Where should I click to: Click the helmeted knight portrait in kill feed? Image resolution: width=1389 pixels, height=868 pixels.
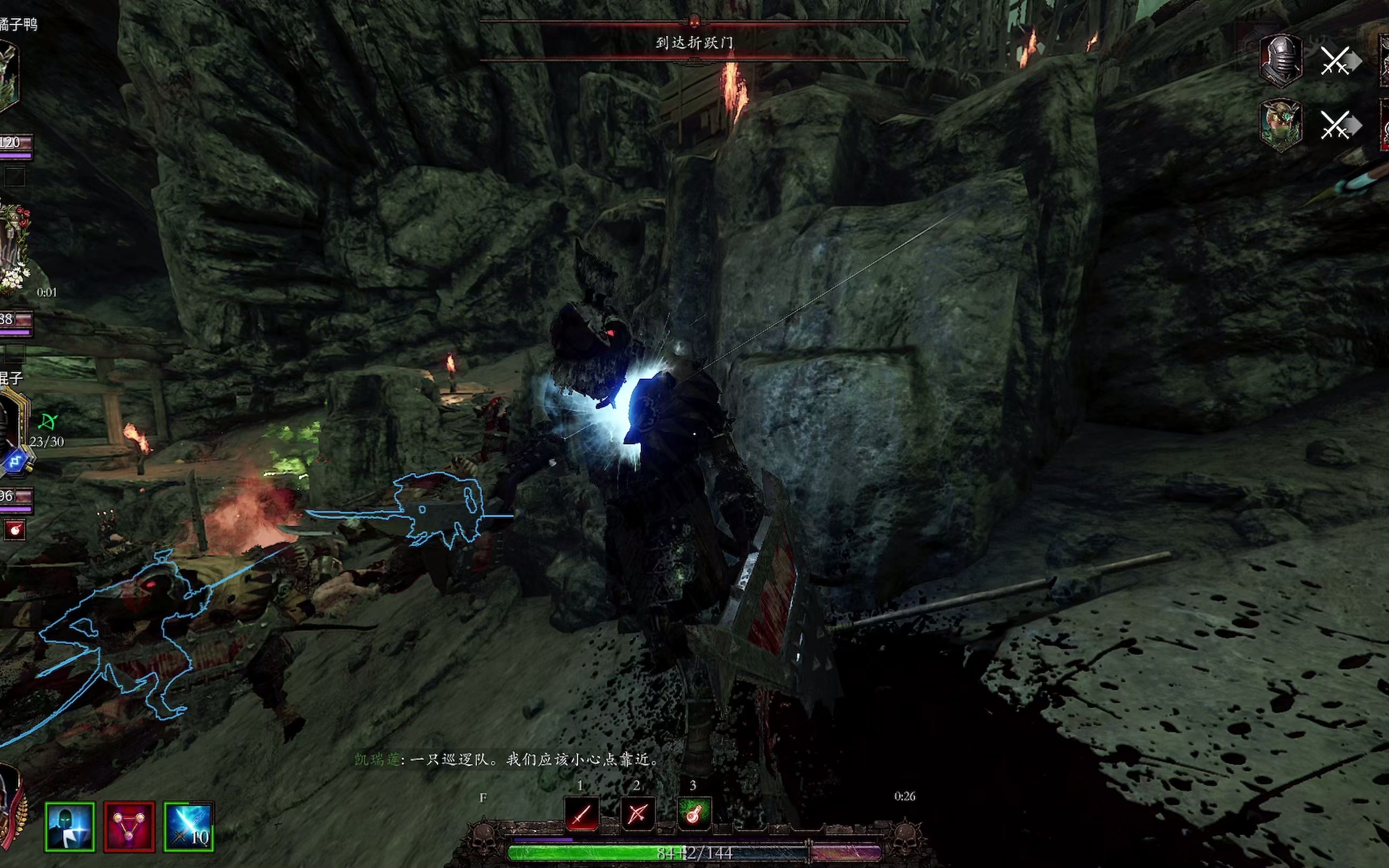click(x=1281, y=60)
